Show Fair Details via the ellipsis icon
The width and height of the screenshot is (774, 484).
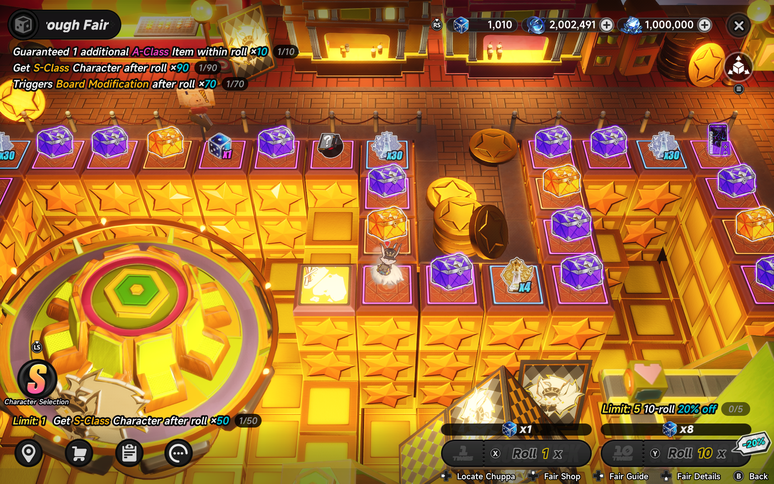(179, 453)
